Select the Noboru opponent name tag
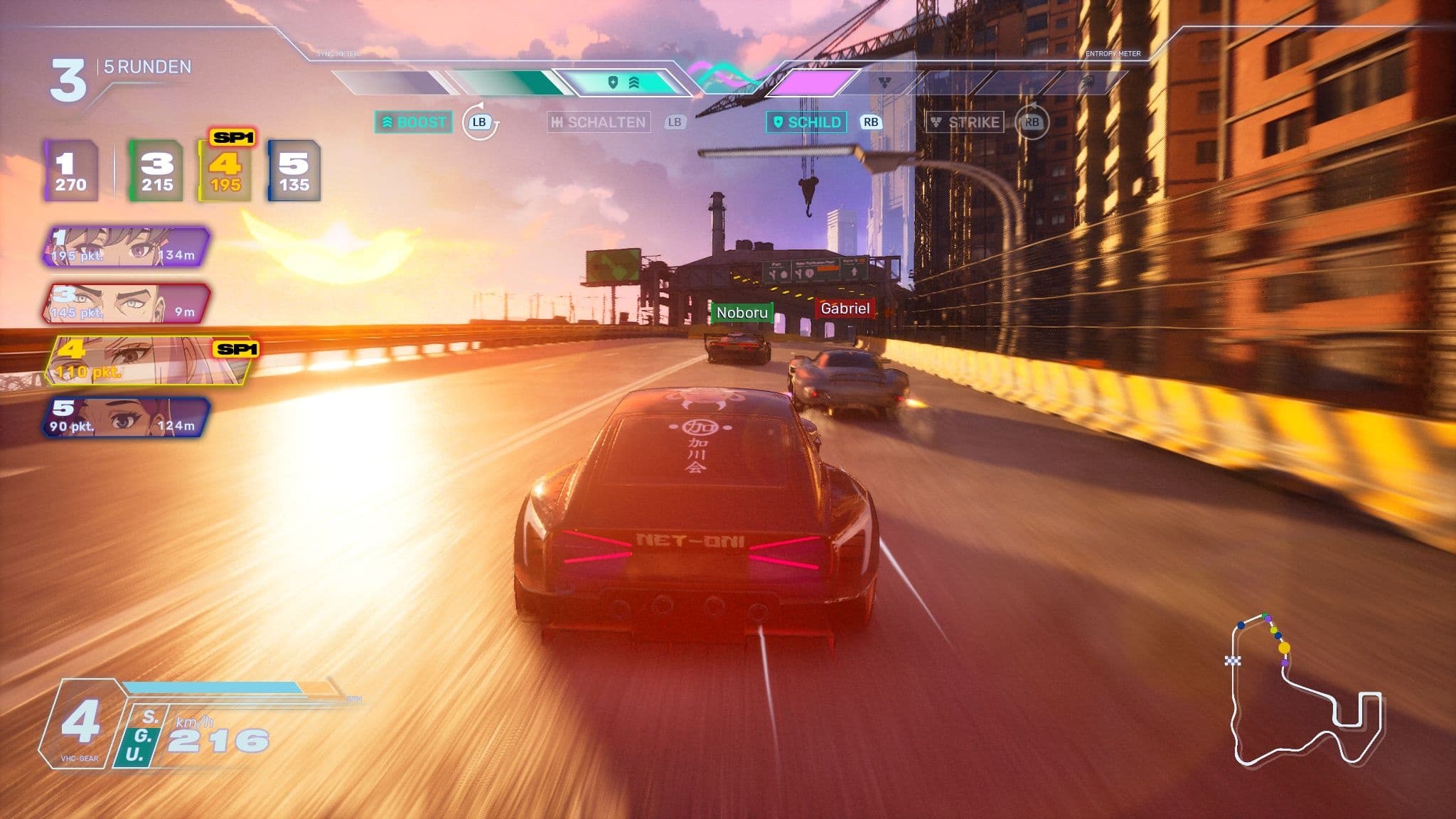 point(742,313)
